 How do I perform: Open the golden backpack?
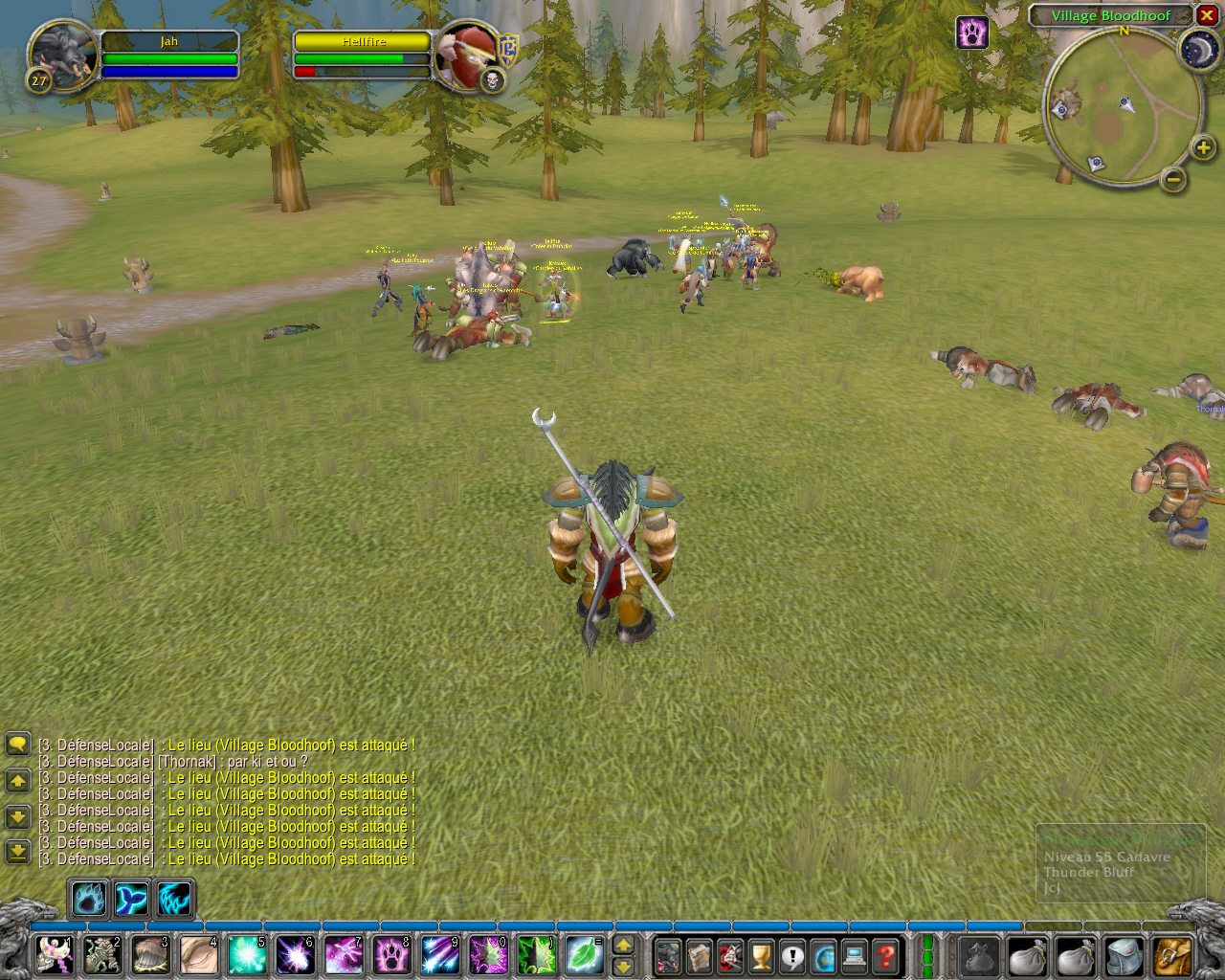pyautogui.click(x=1172, y=955)
